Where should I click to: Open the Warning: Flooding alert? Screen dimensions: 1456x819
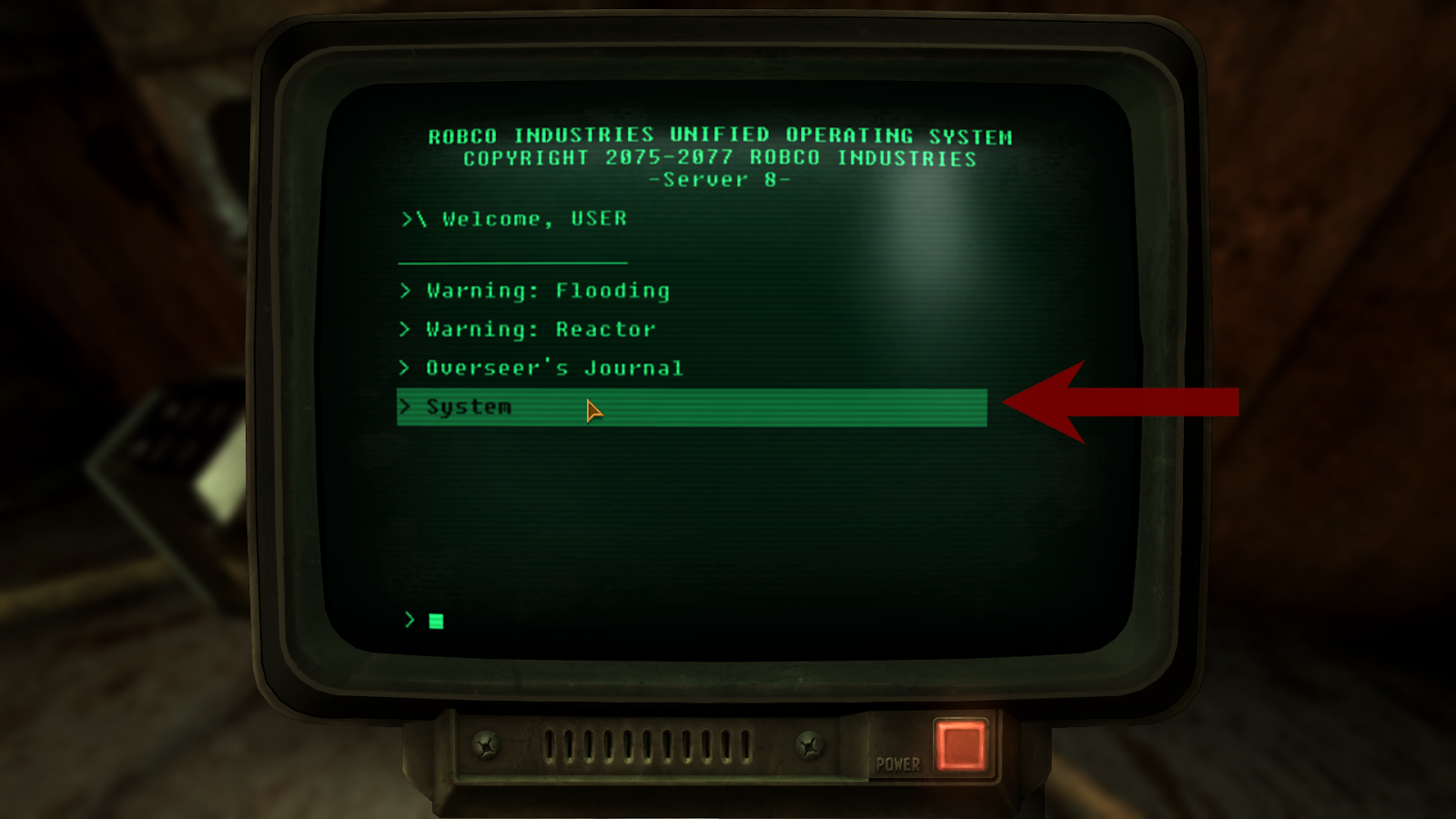547,291
